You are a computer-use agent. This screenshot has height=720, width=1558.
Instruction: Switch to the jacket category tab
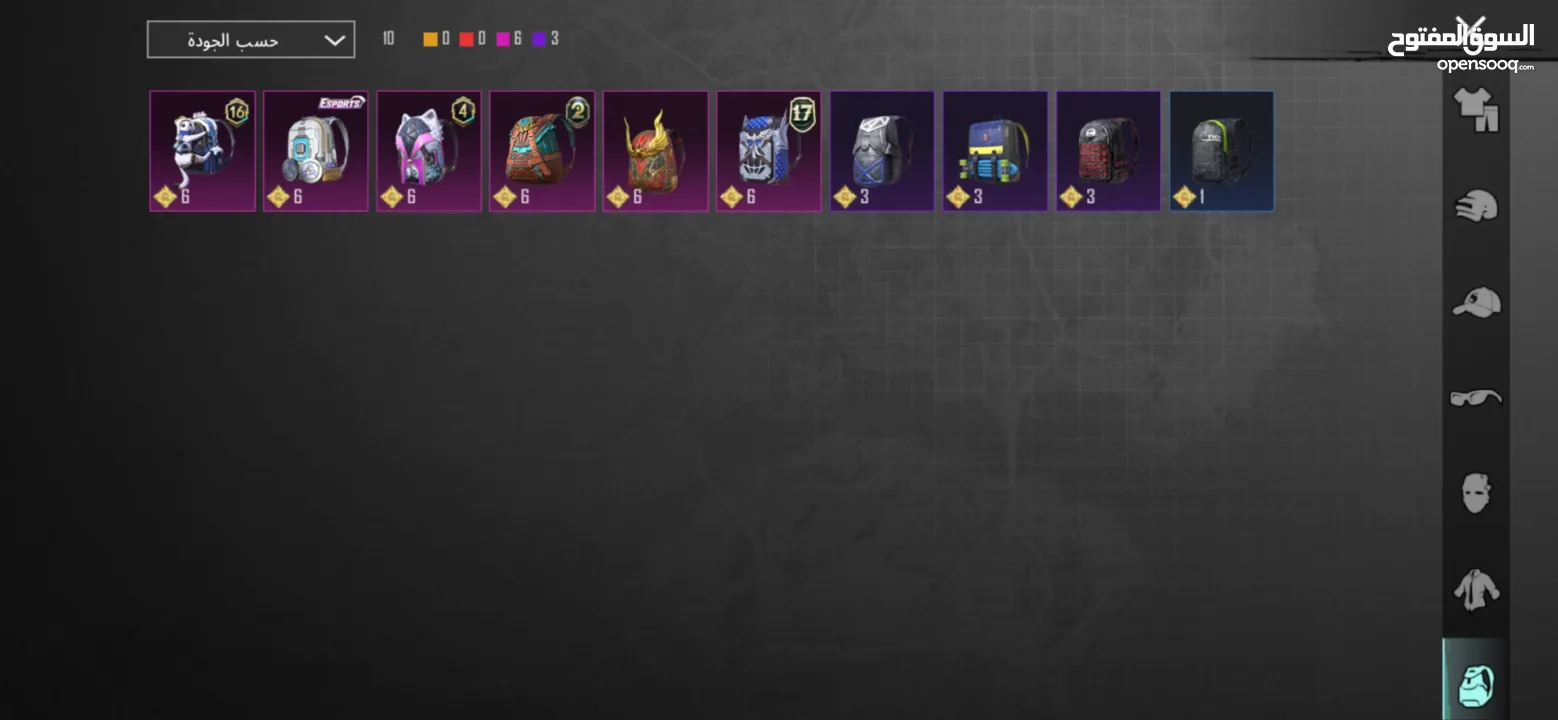pyautogui.click(x=1475, y=590)
